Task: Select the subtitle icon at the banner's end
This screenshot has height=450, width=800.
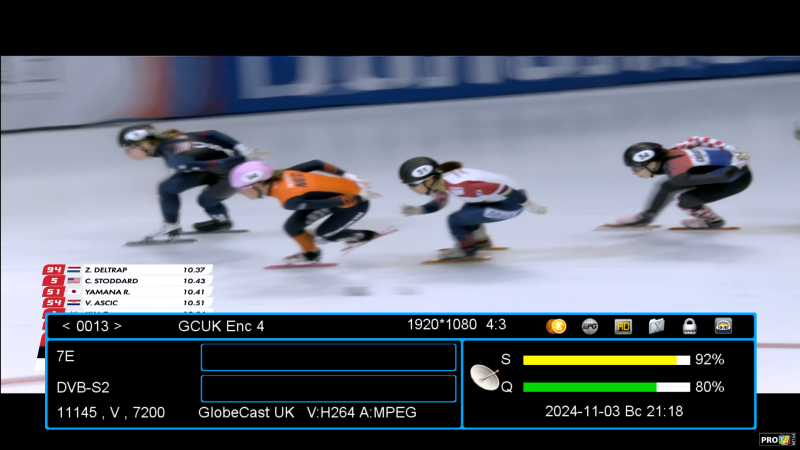Action: coord(723,326)
